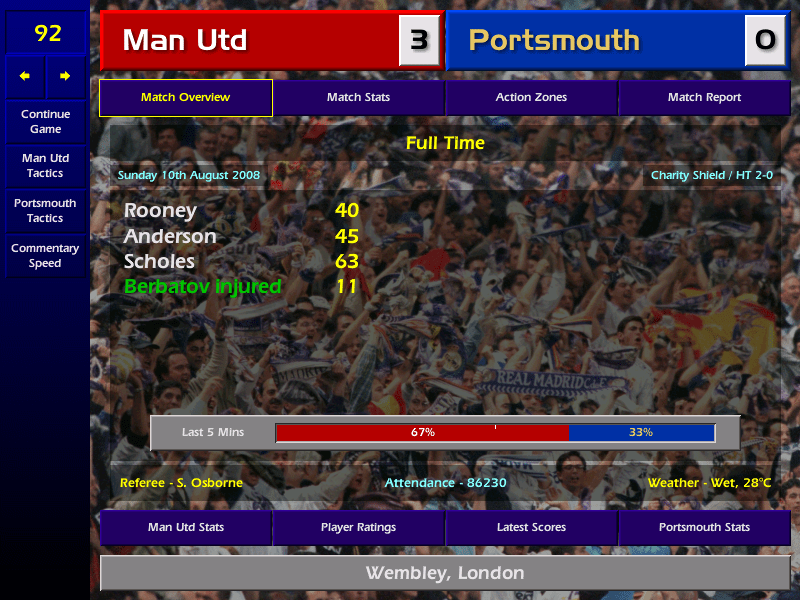Select the Portsmouth team name banner
The image size is (800, 600).
(595, 41)
